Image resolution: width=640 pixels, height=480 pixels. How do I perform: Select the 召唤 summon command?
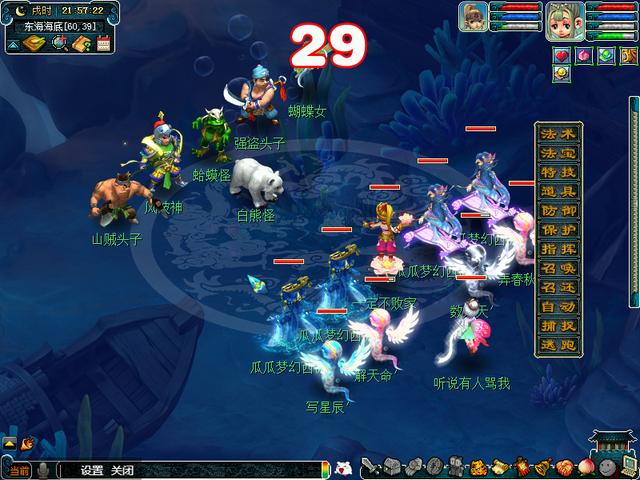point(559,267)
